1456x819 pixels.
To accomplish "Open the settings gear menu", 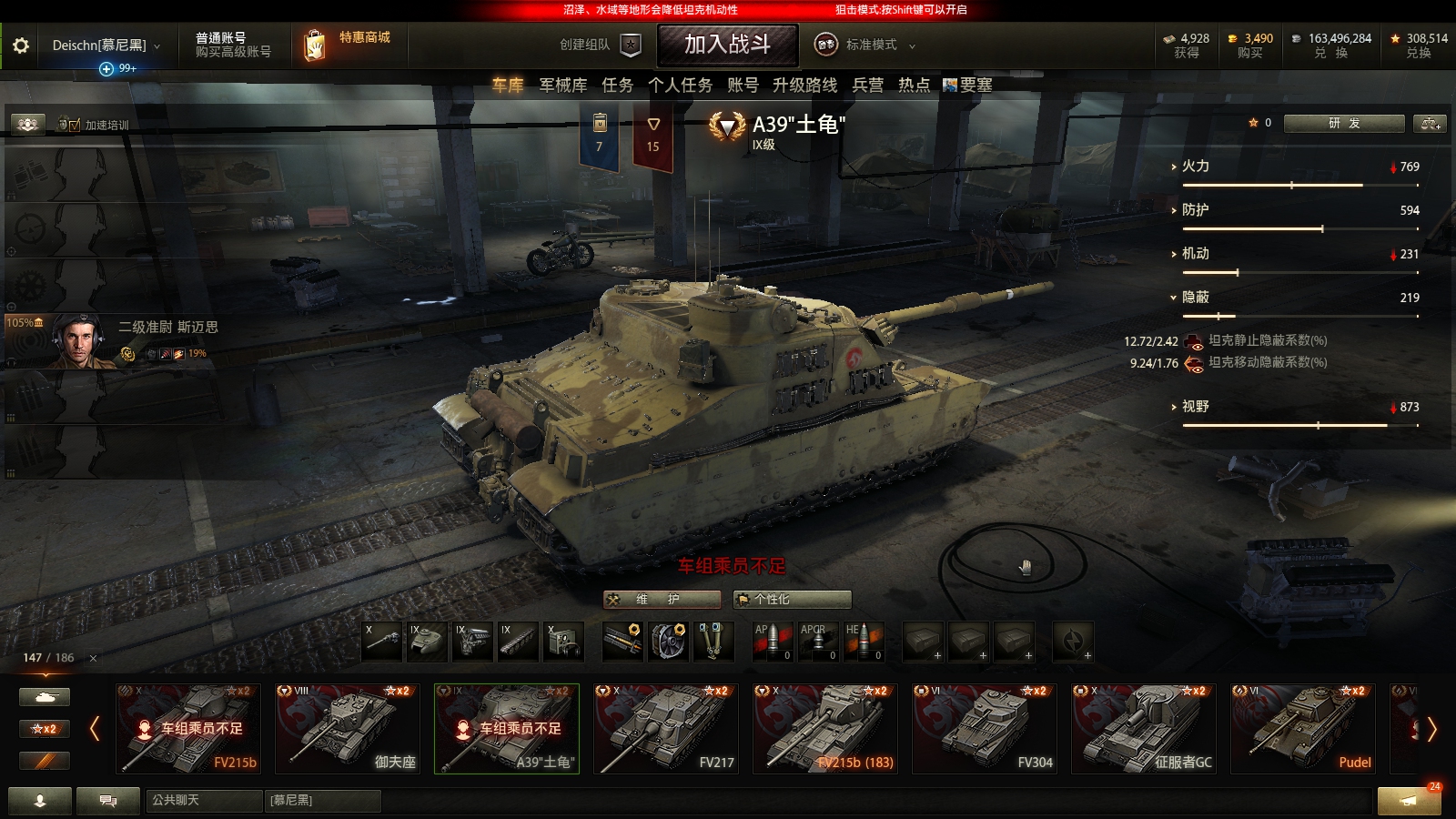I will point(20,45).
